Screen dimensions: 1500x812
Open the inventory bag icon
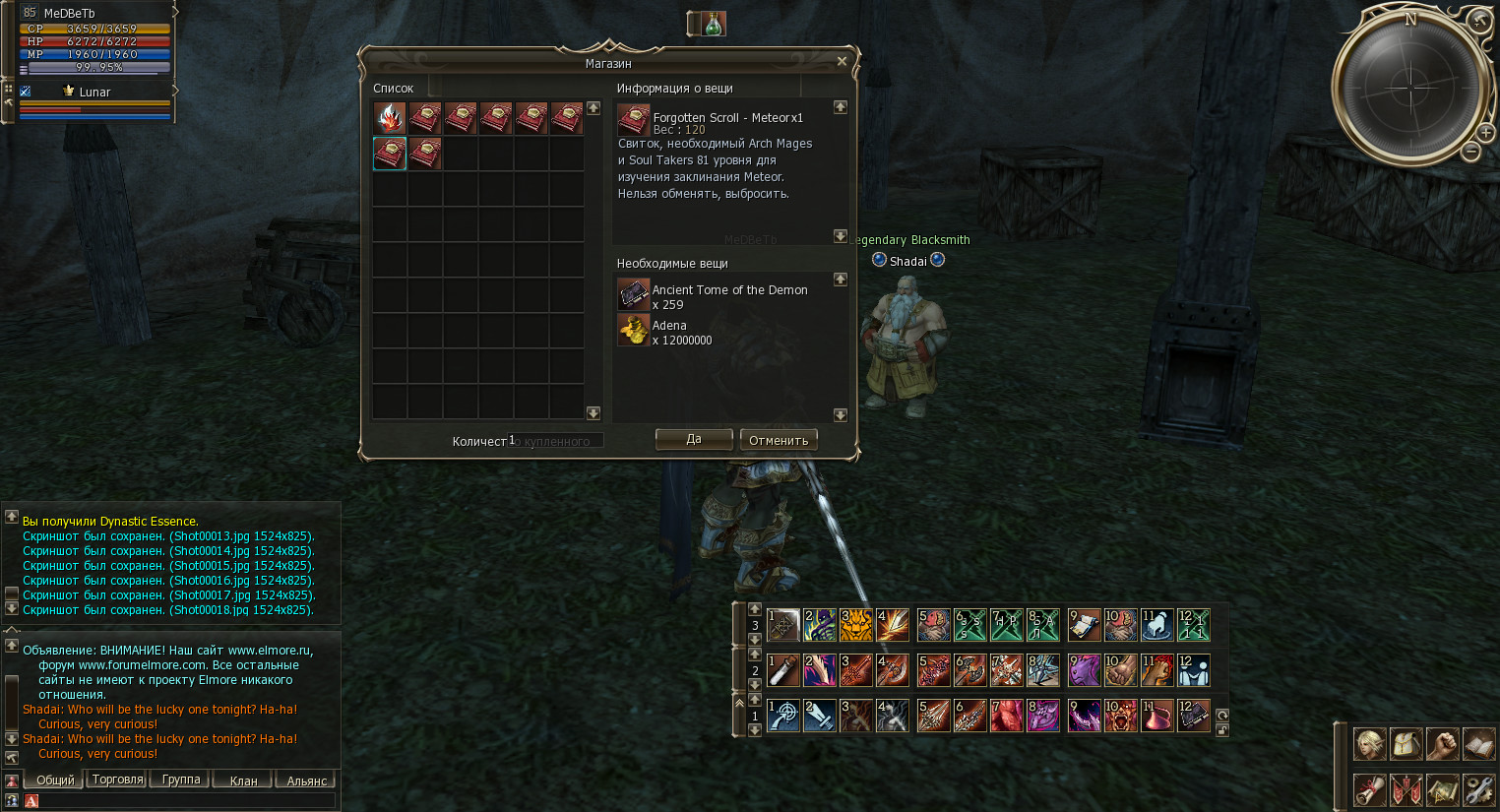pyautogui.click(x=1406, y=744)
